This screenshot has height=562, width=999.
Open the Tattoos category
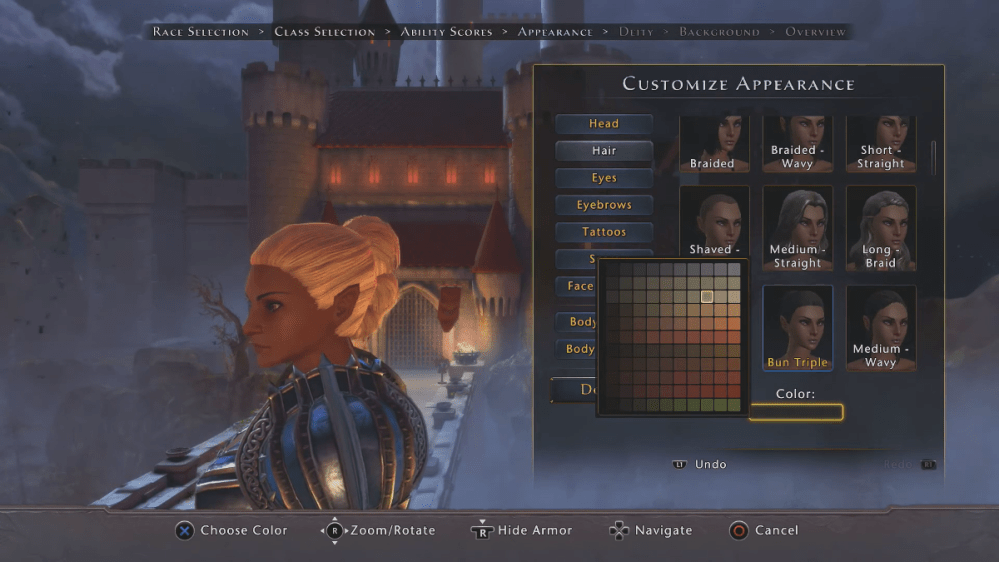[x=604, y=232]
